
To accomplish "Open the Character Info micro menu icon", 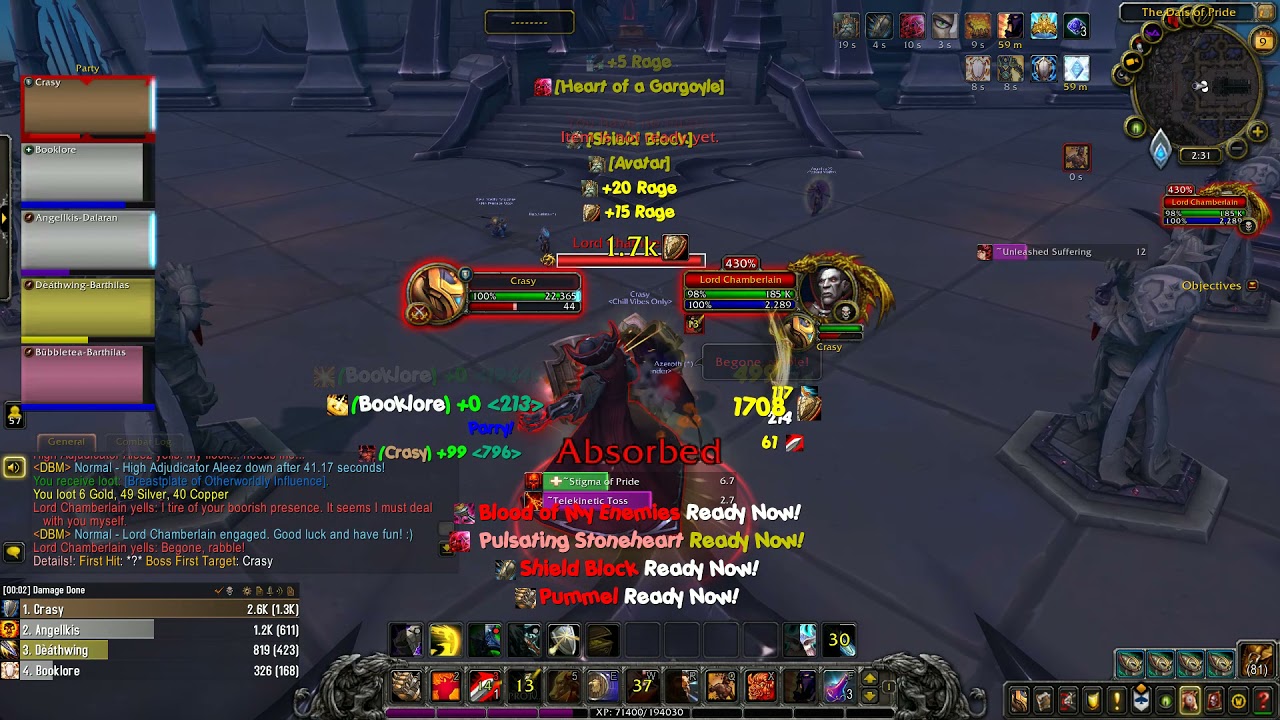I will (1019, 700).
